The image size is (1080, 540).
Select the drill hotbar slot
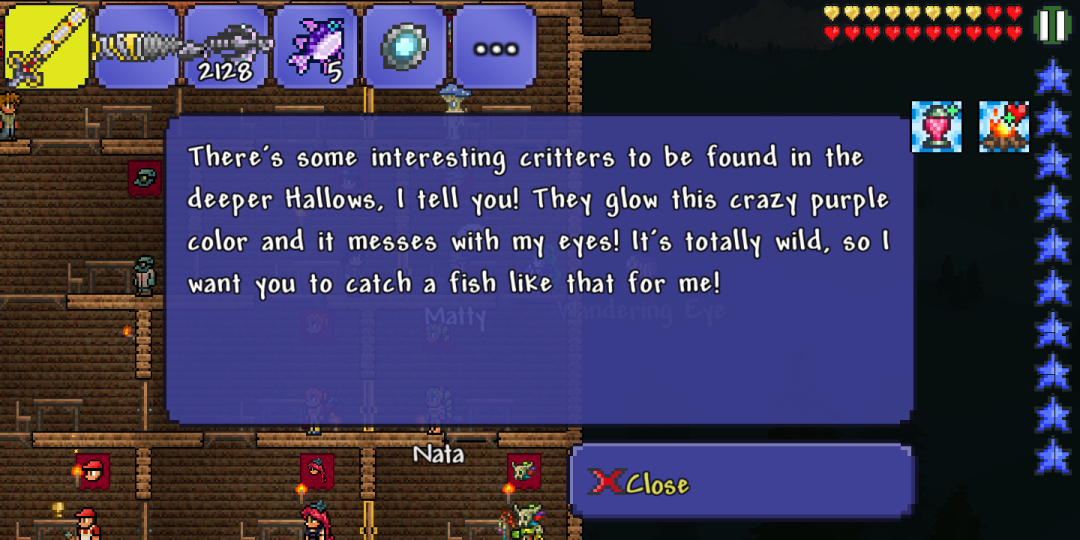137,46
